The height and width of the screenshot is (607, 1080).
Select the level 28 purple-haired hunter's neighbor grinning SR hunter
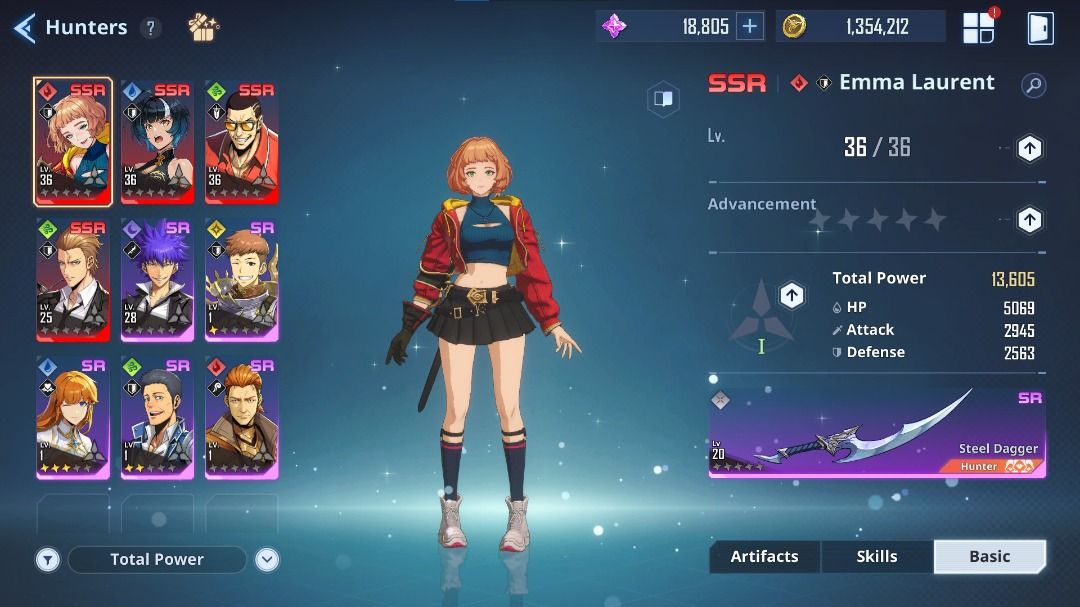pos(241,280)
